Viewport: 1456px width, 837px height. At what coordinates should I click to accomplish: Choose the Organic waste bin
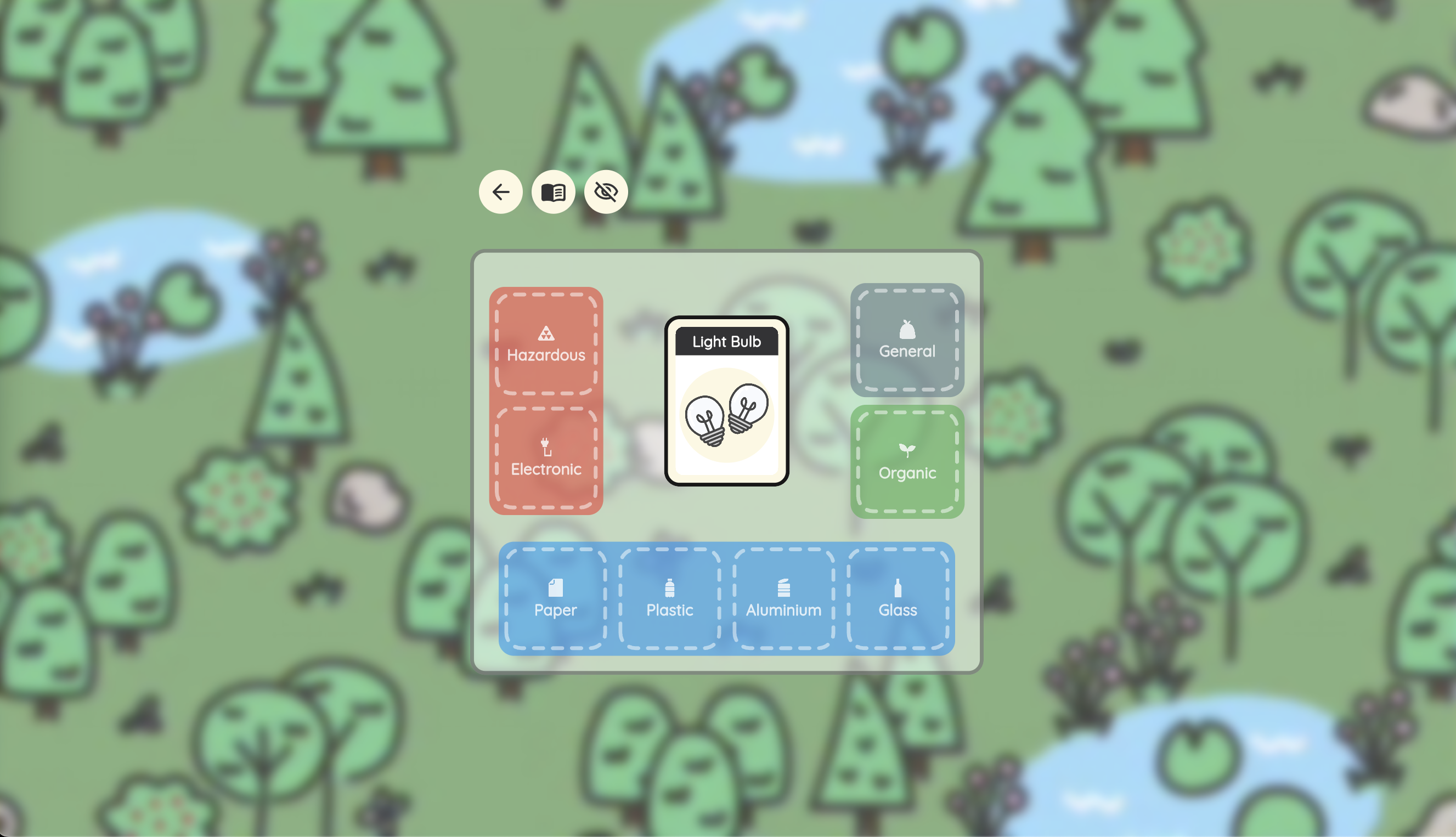(906, 462)
